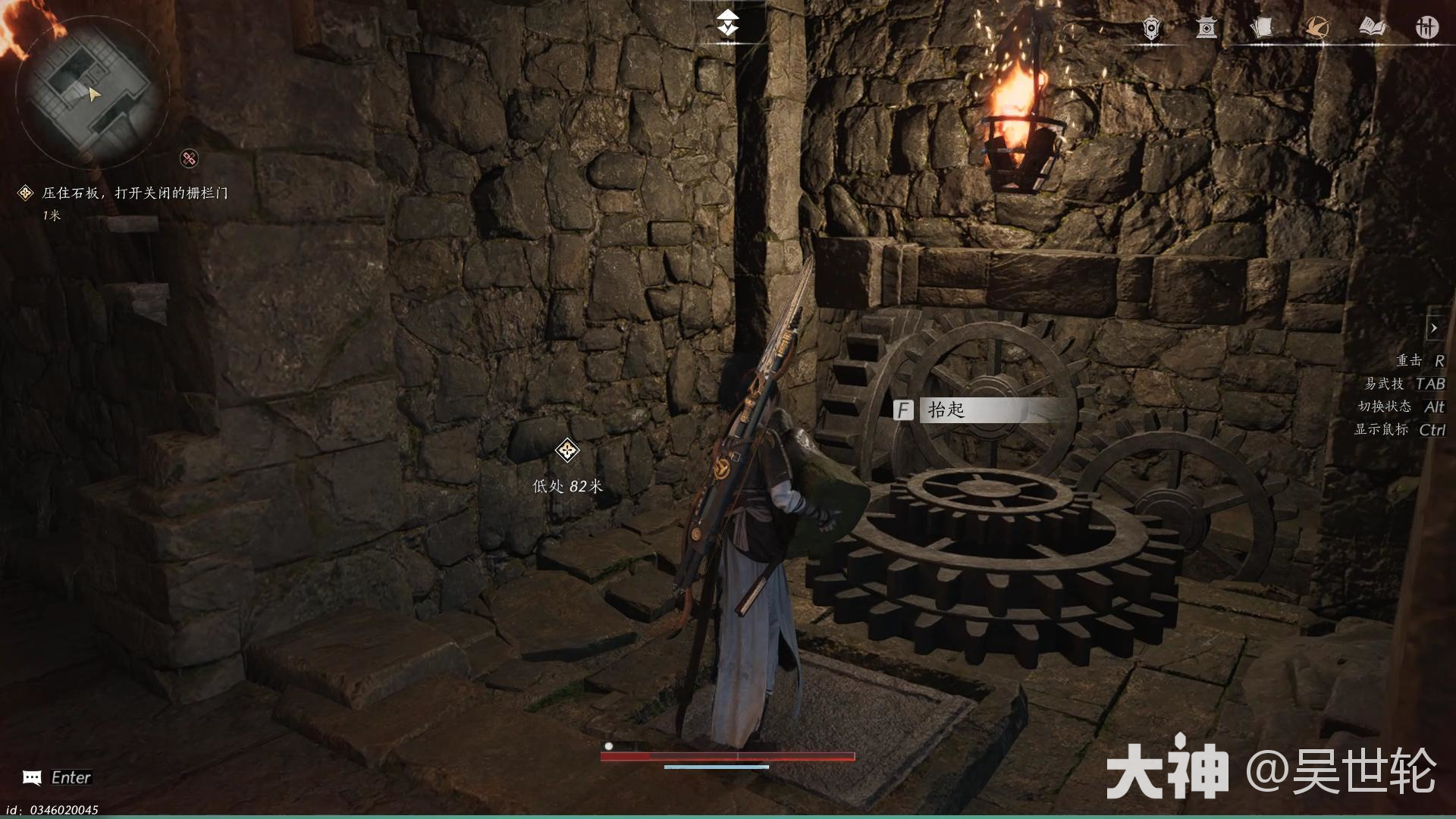1456x819 pixels.
Task: Open the open-book journal icon
Action: [x=1373, y=29]
